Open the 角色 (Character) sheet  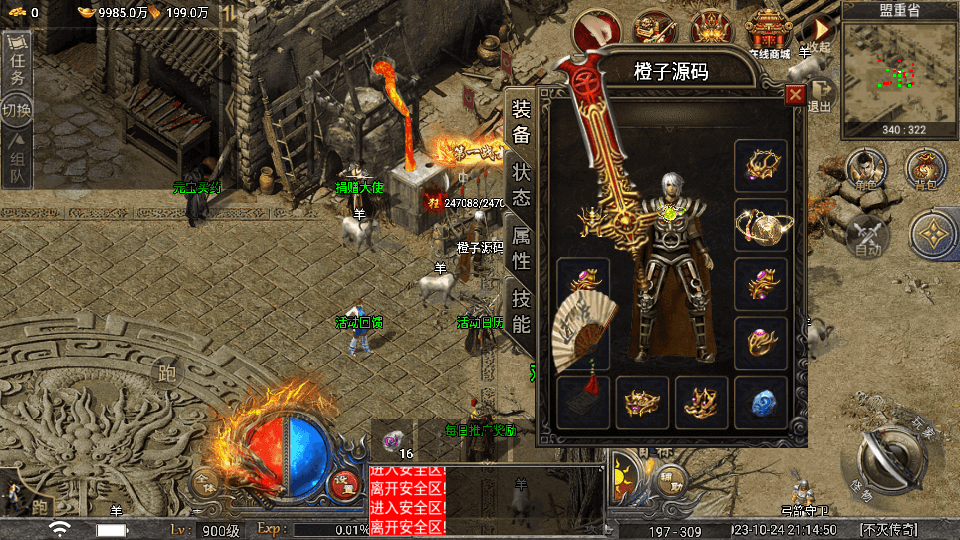pos(866,170)
